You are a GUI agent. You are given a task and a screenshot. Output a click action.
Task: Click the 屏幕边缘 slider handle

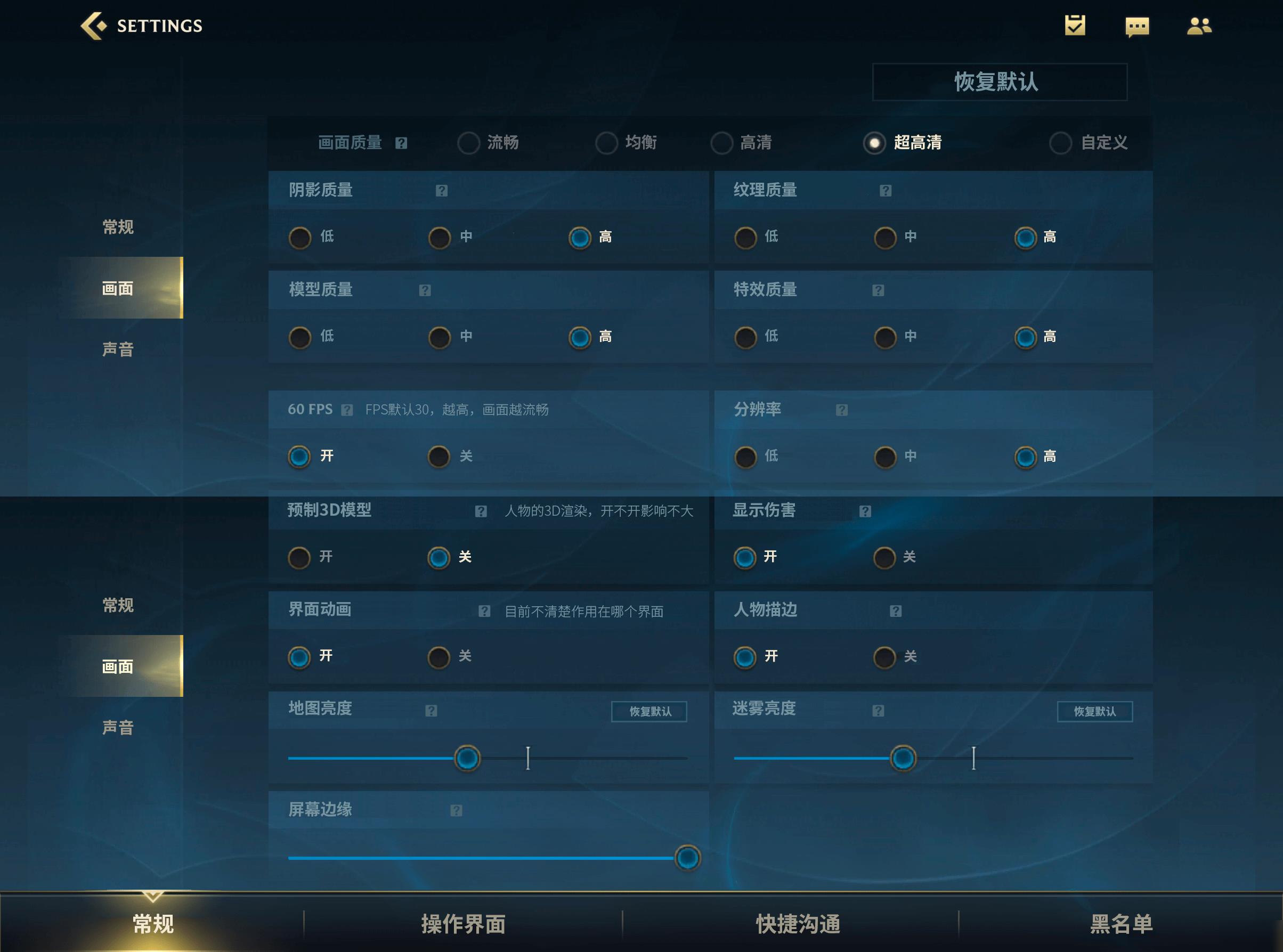[686, 857]
